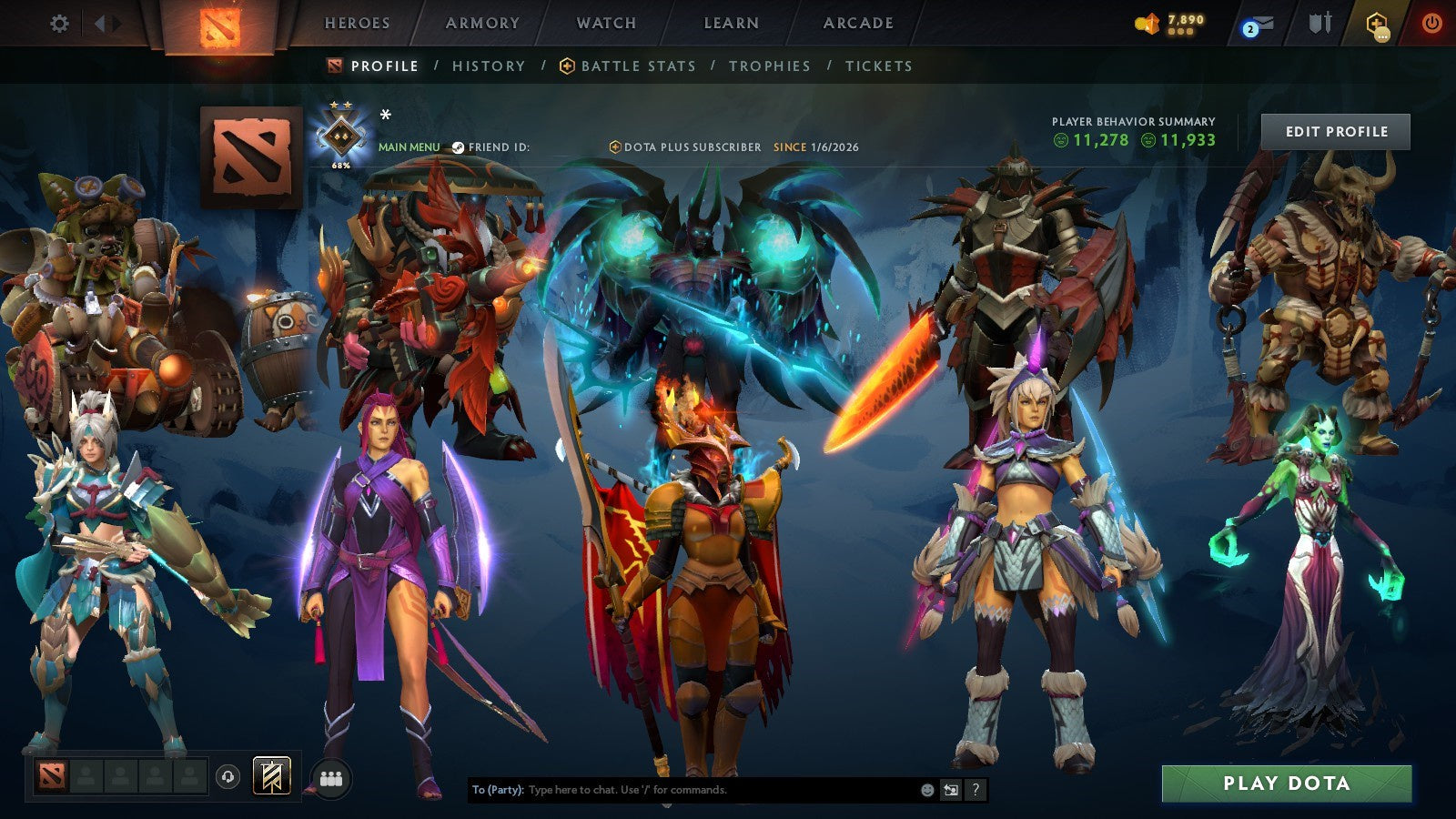Expand the settings gear options
The width and height of the screenshot is (1456, 819).
[x=60, y=25]
